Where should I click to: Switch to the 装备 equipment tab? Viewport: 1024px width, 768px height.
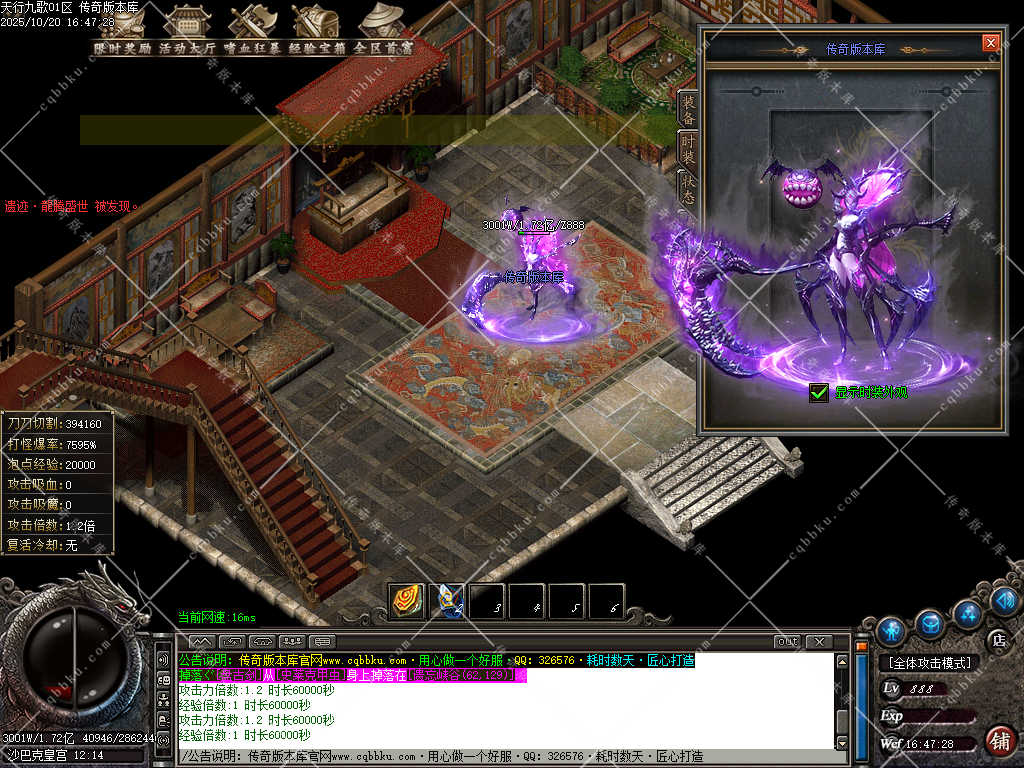point(688,110)
